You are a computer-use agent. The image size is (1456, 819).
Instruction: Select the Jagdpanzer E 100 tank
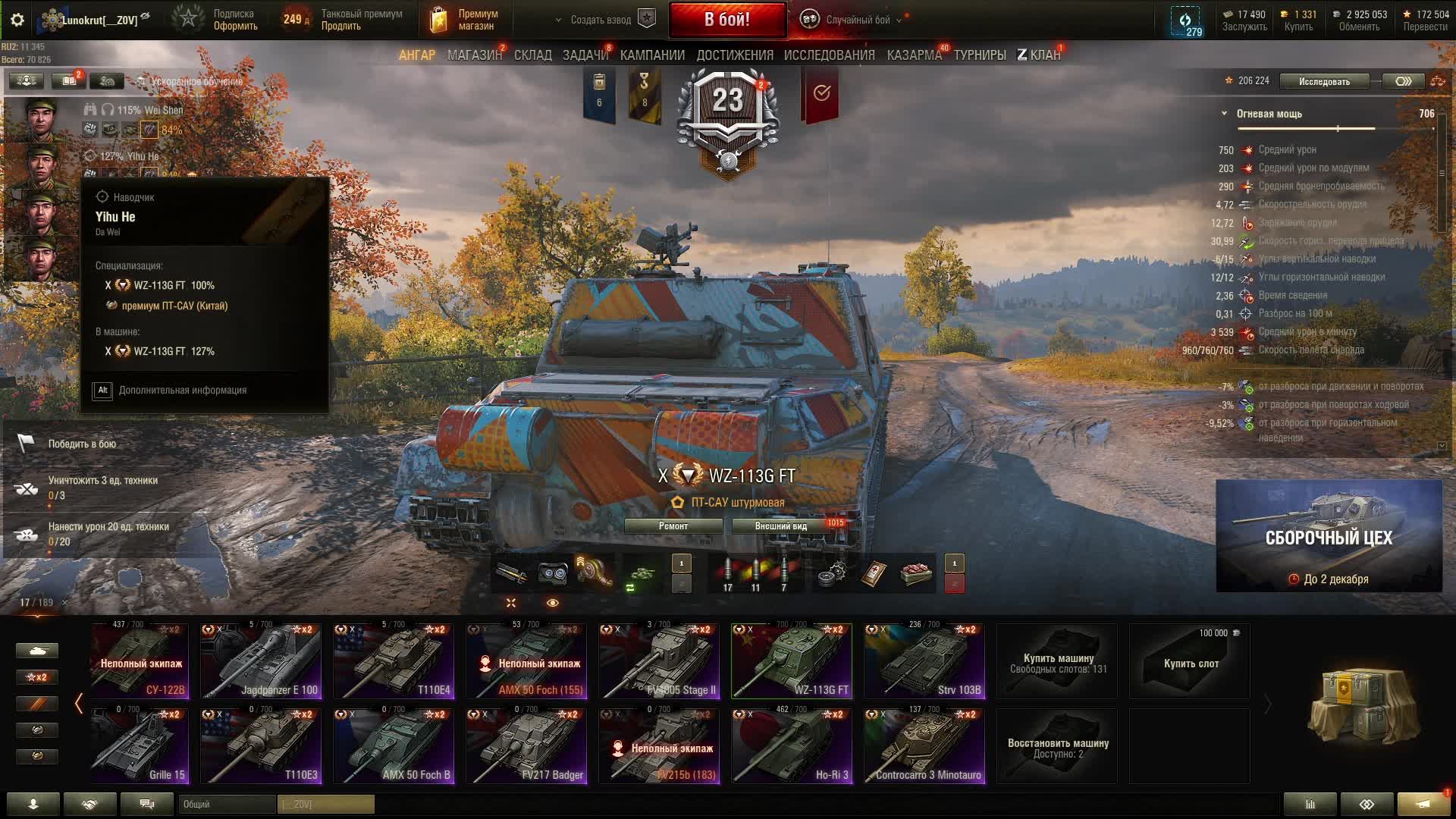point(260,661)
